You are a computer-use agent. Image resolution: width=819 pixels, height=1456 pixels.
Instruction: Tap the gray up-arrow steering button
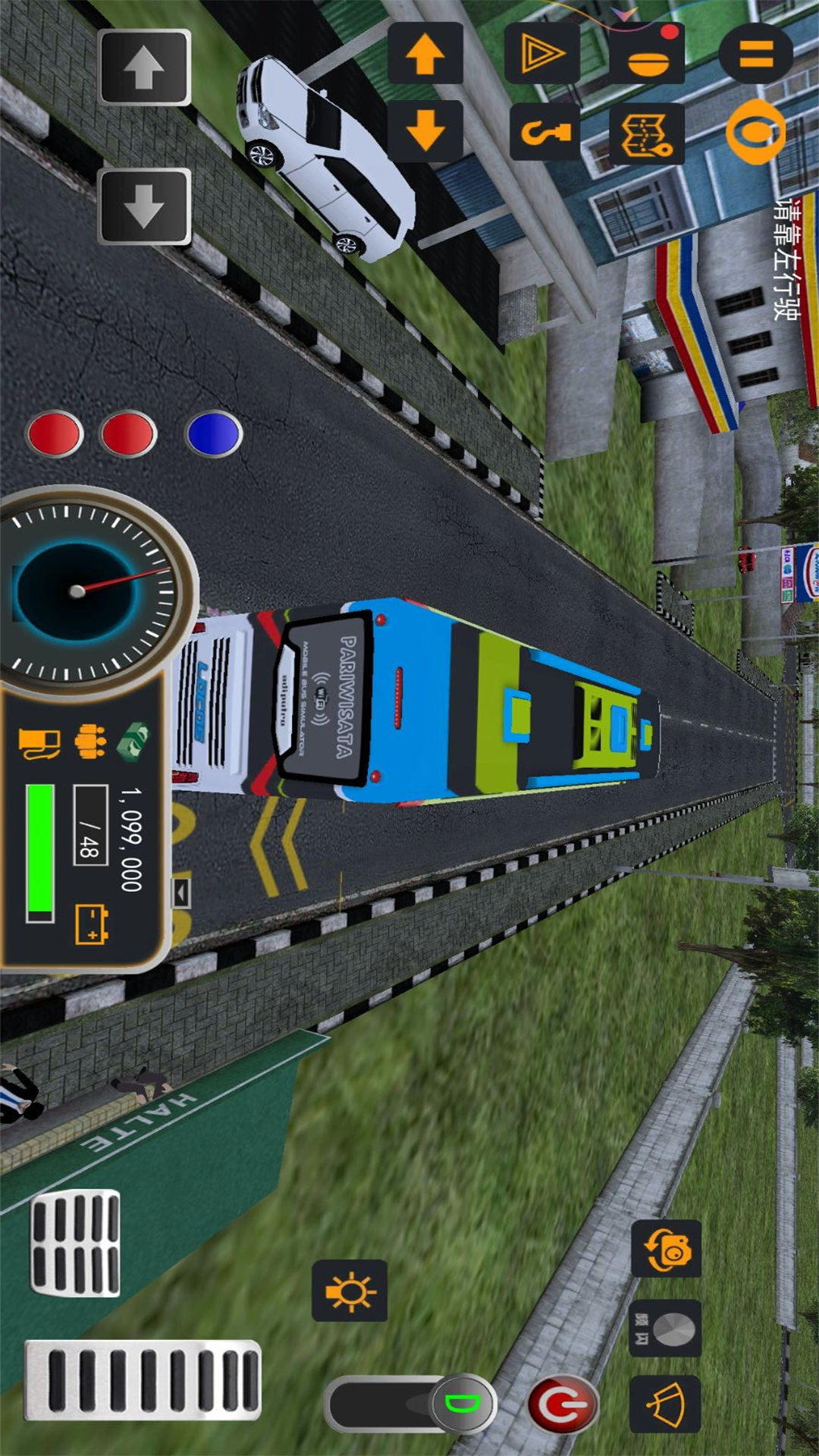[x=144, y=67]
